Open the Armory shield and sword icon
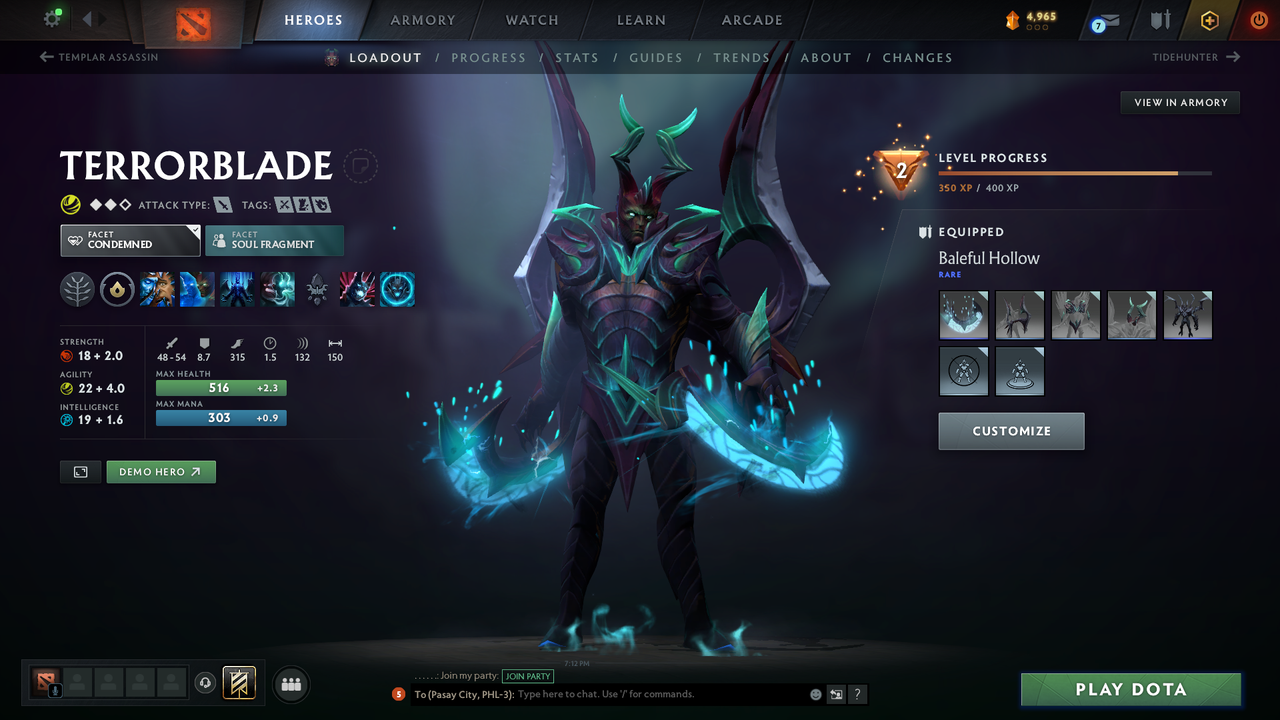This screenshot has height=720, width=1280. [x=1160, y=20]
